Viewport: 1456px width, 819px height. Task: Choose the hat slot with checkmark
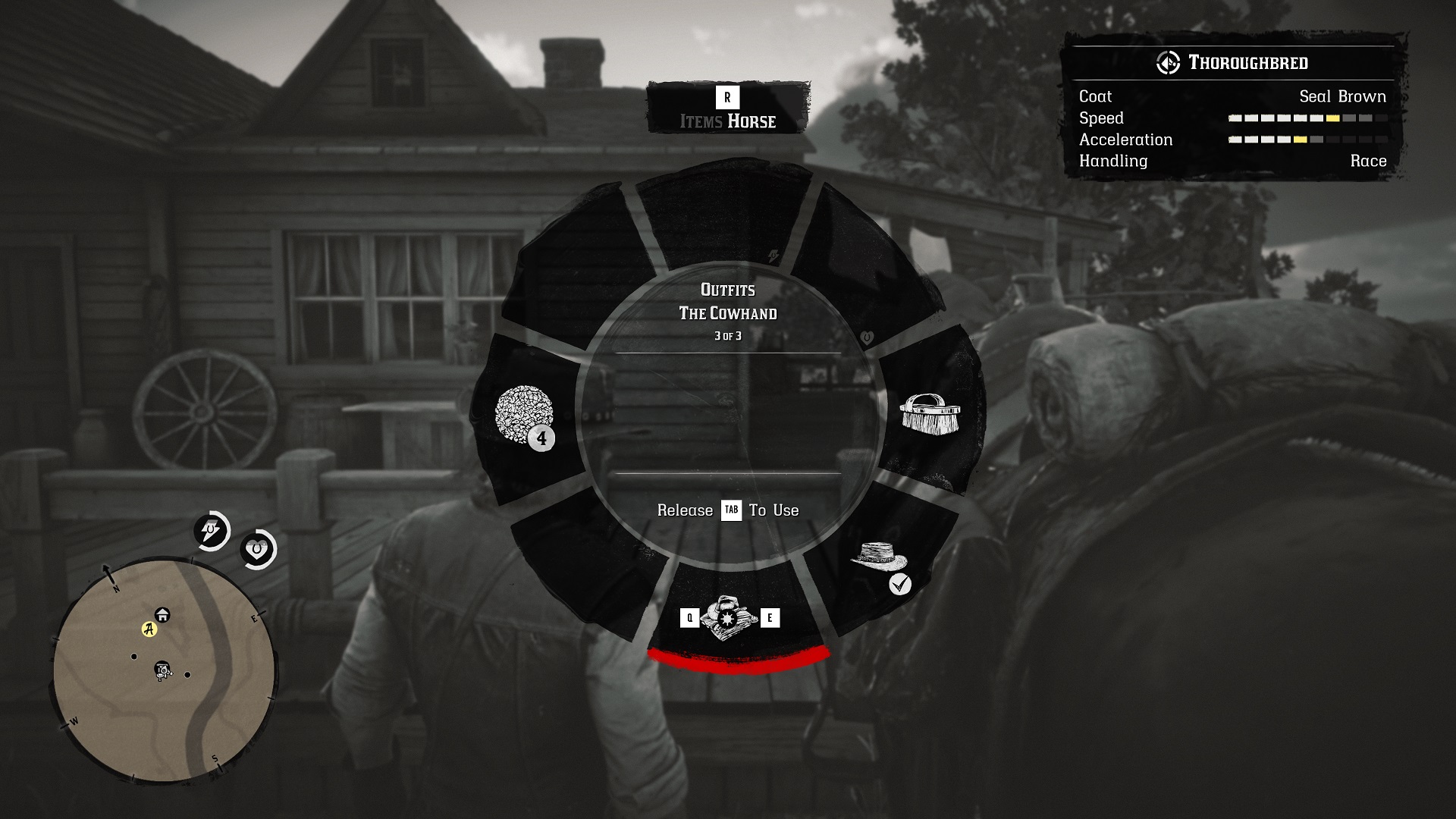coord(880,560)
